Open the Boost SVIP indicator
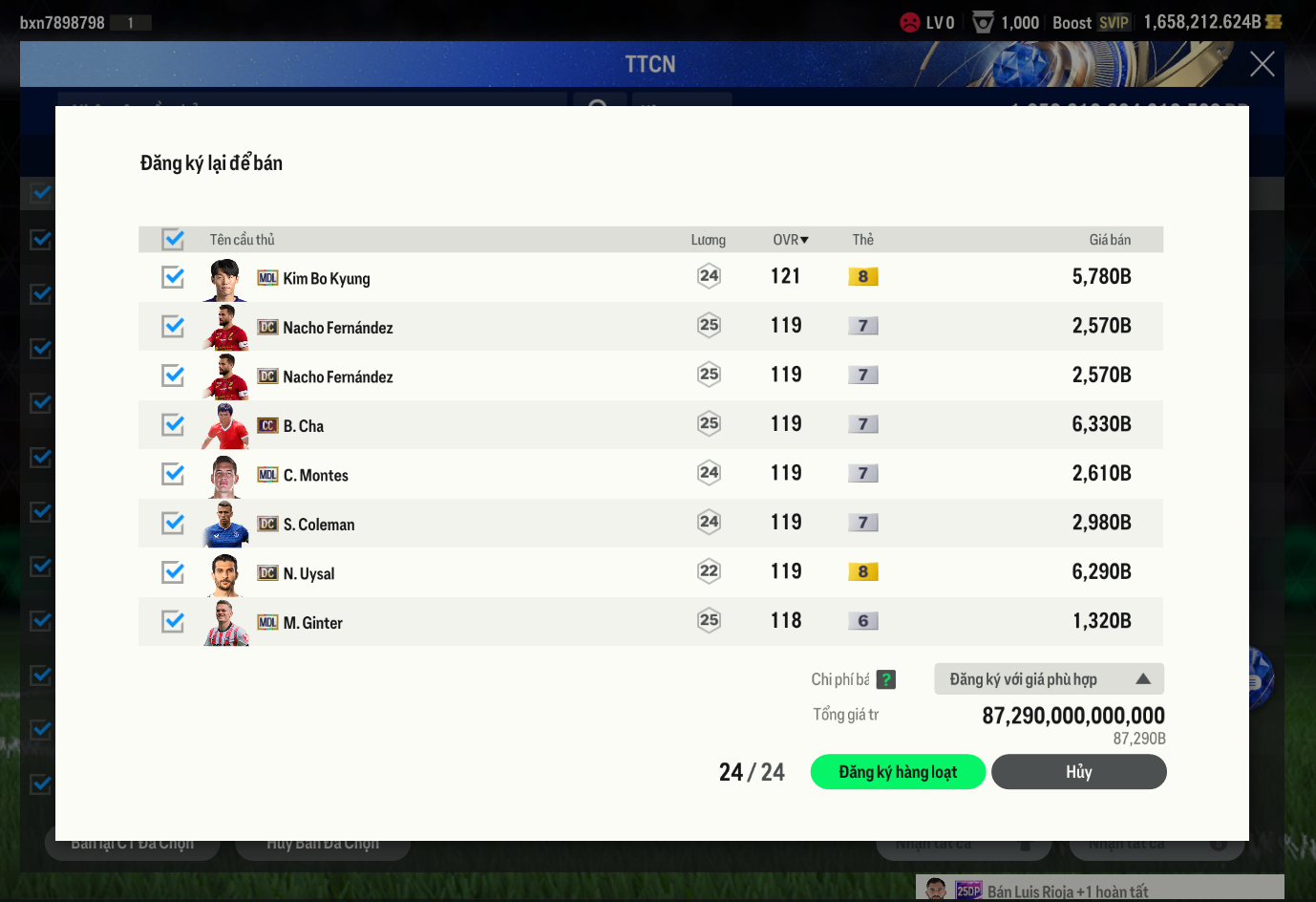1316x902 pixels. [x=1092, y=23]
